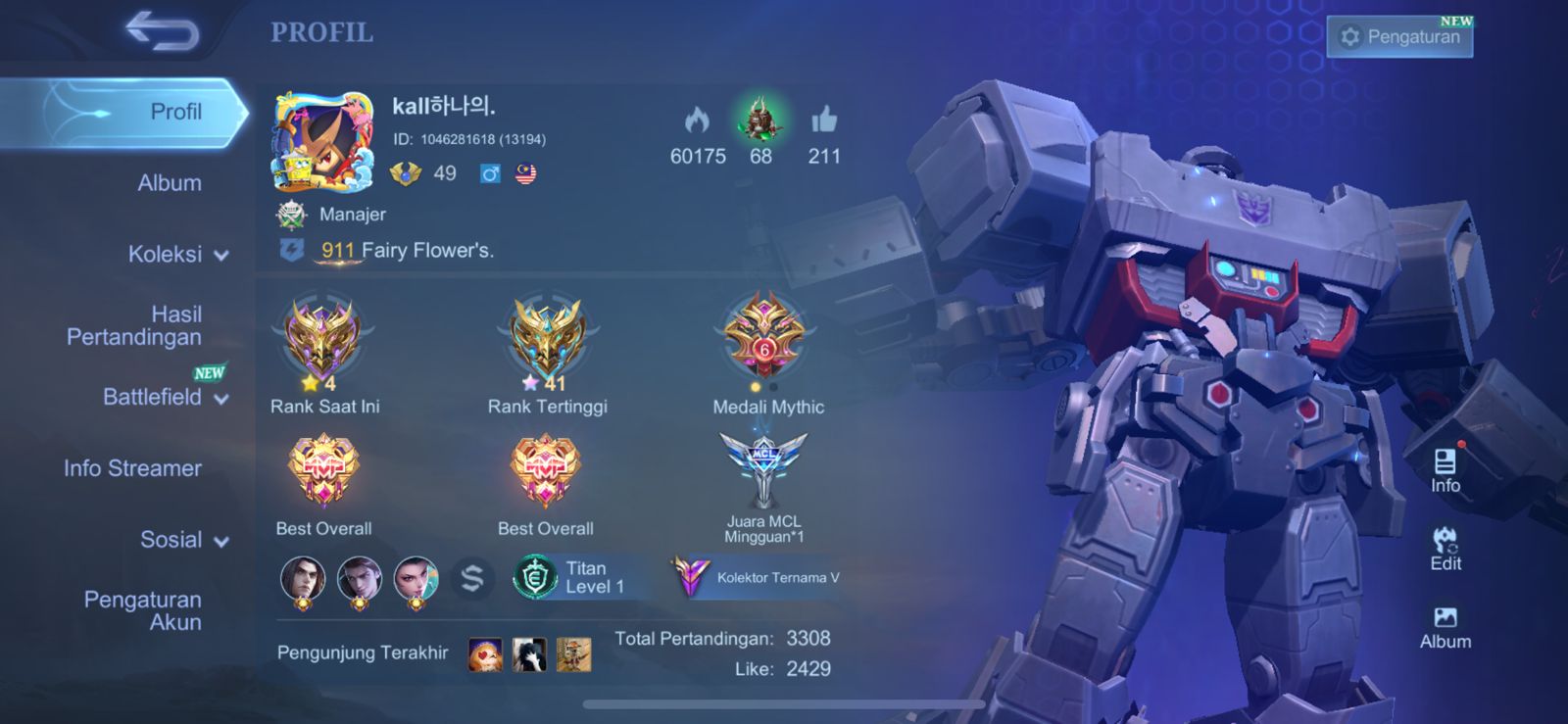1568x724 pixels.
Task: Open the 911 Fairy Flower's squad link
Action: [x=407, y=251]
